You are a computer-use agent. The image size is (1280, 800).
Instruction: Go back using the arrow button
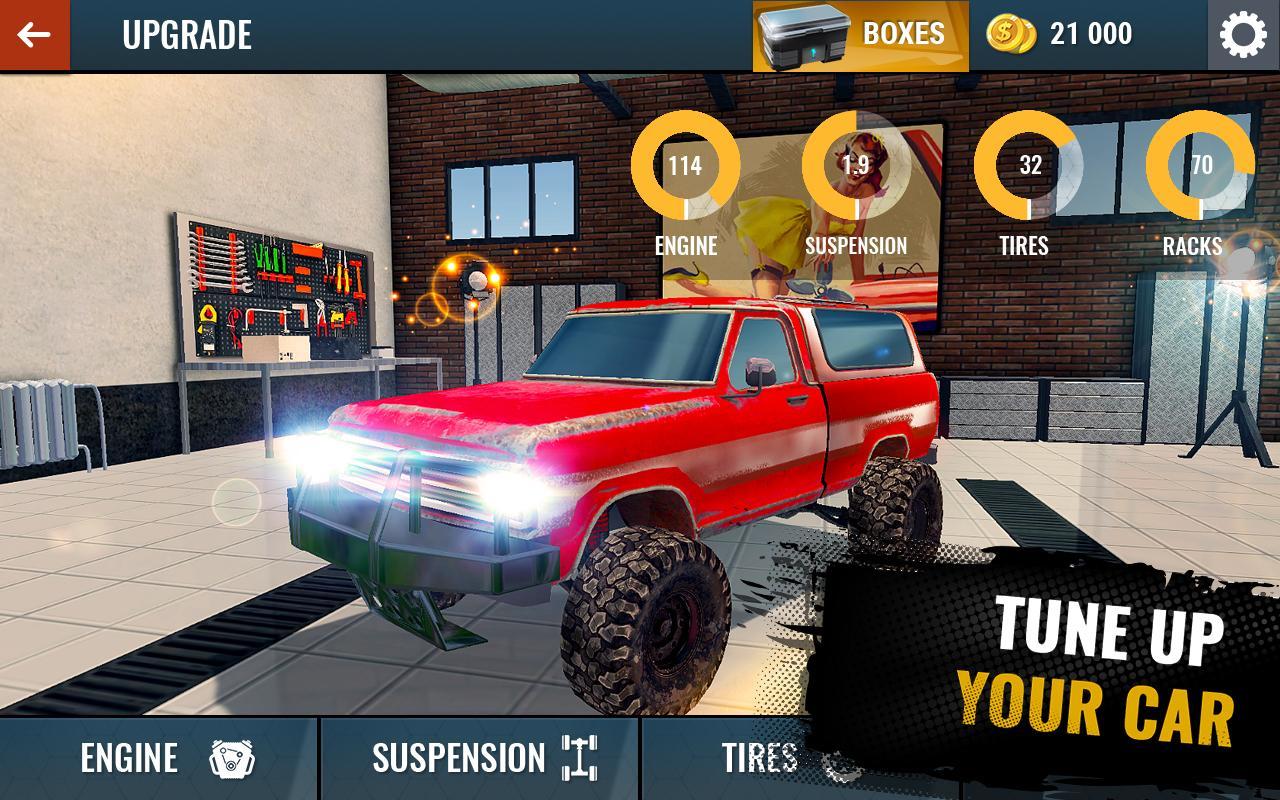tap(34, 35)
